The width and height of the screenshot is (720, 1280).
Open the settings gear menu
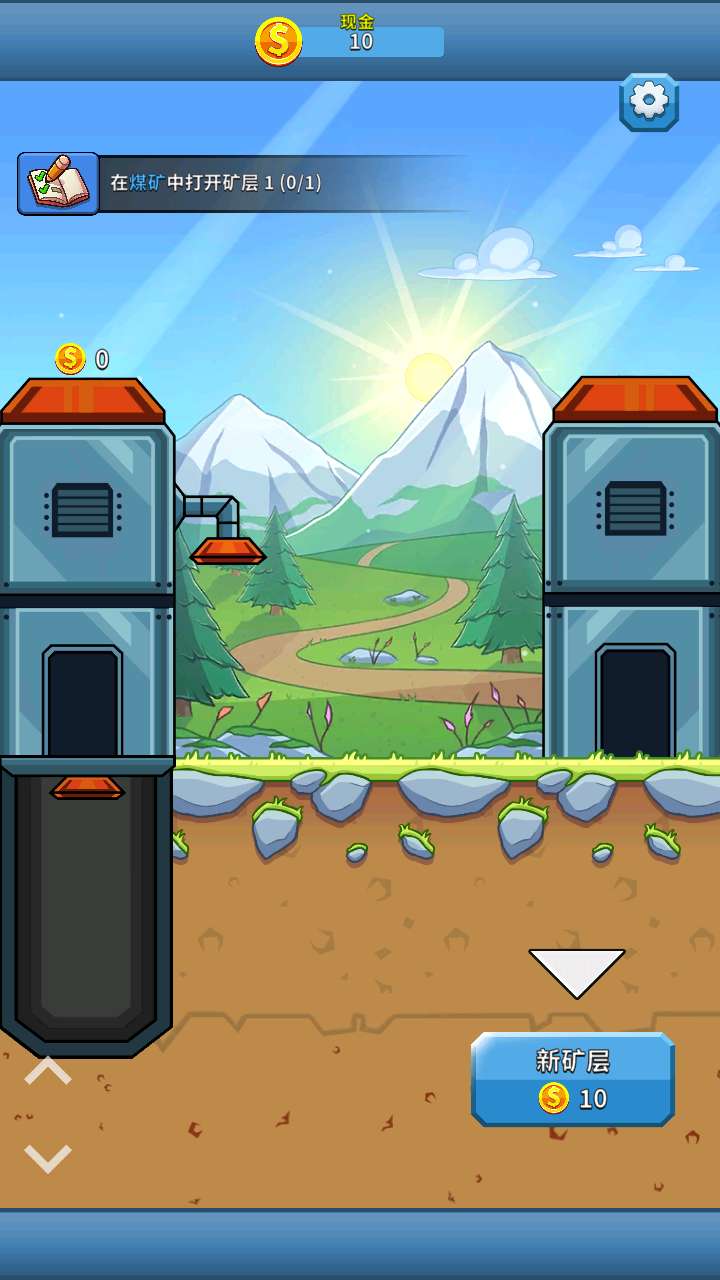(649, 101)
